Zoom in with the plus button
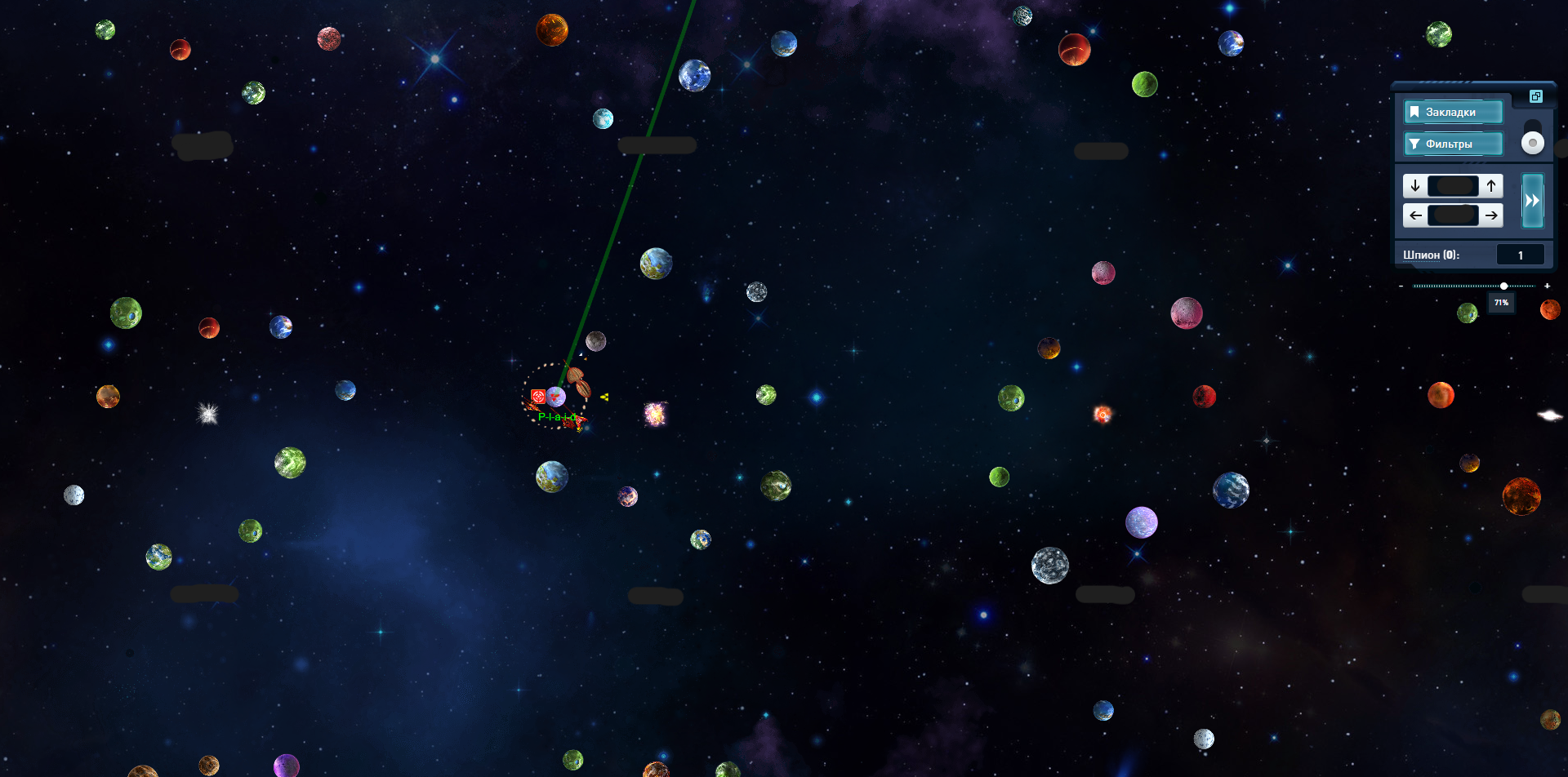This screenshot has height=777, width=1568. click(1547, 286)
